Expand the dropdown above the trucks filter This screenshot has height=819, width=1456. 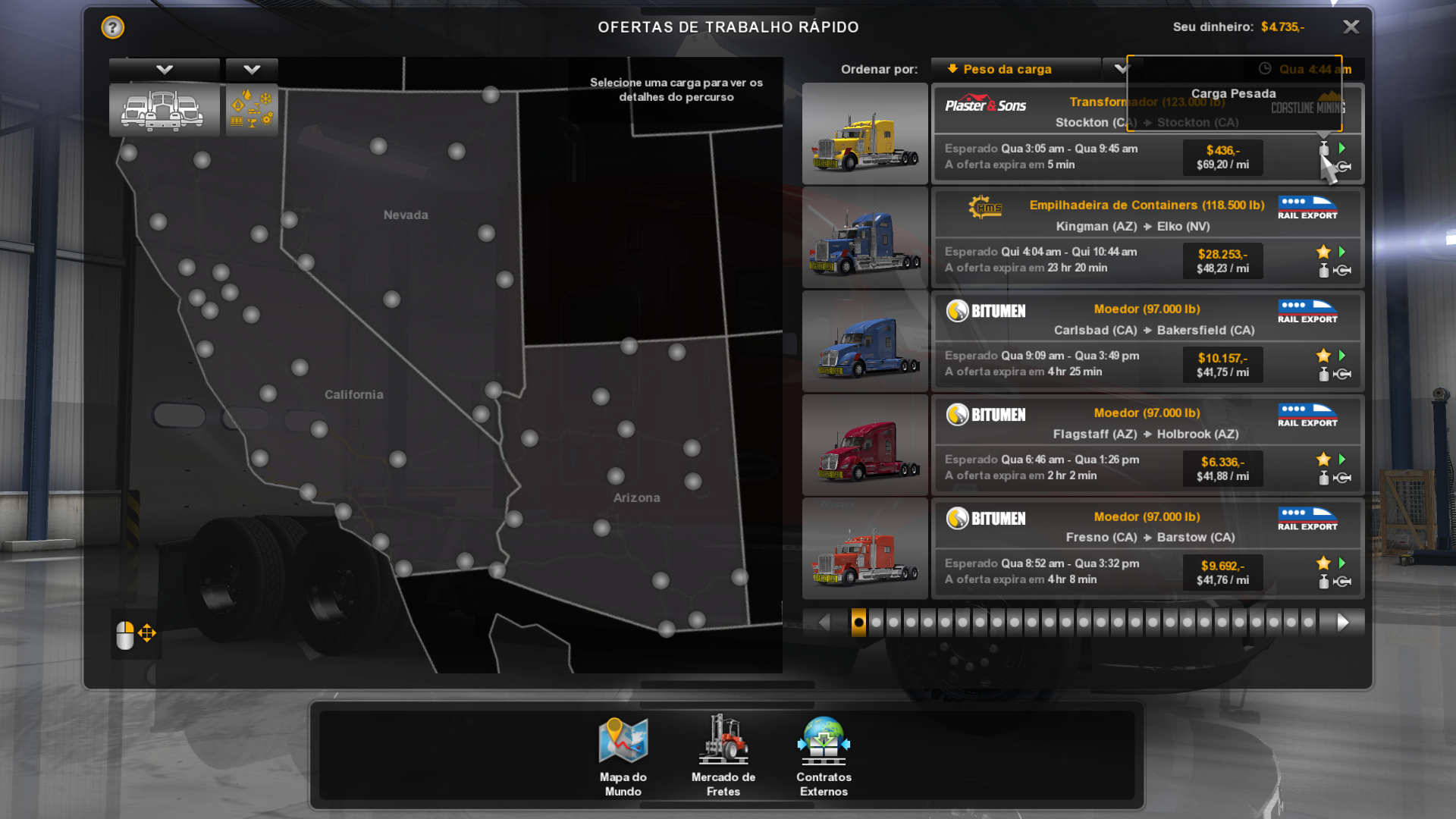[164, 70]
